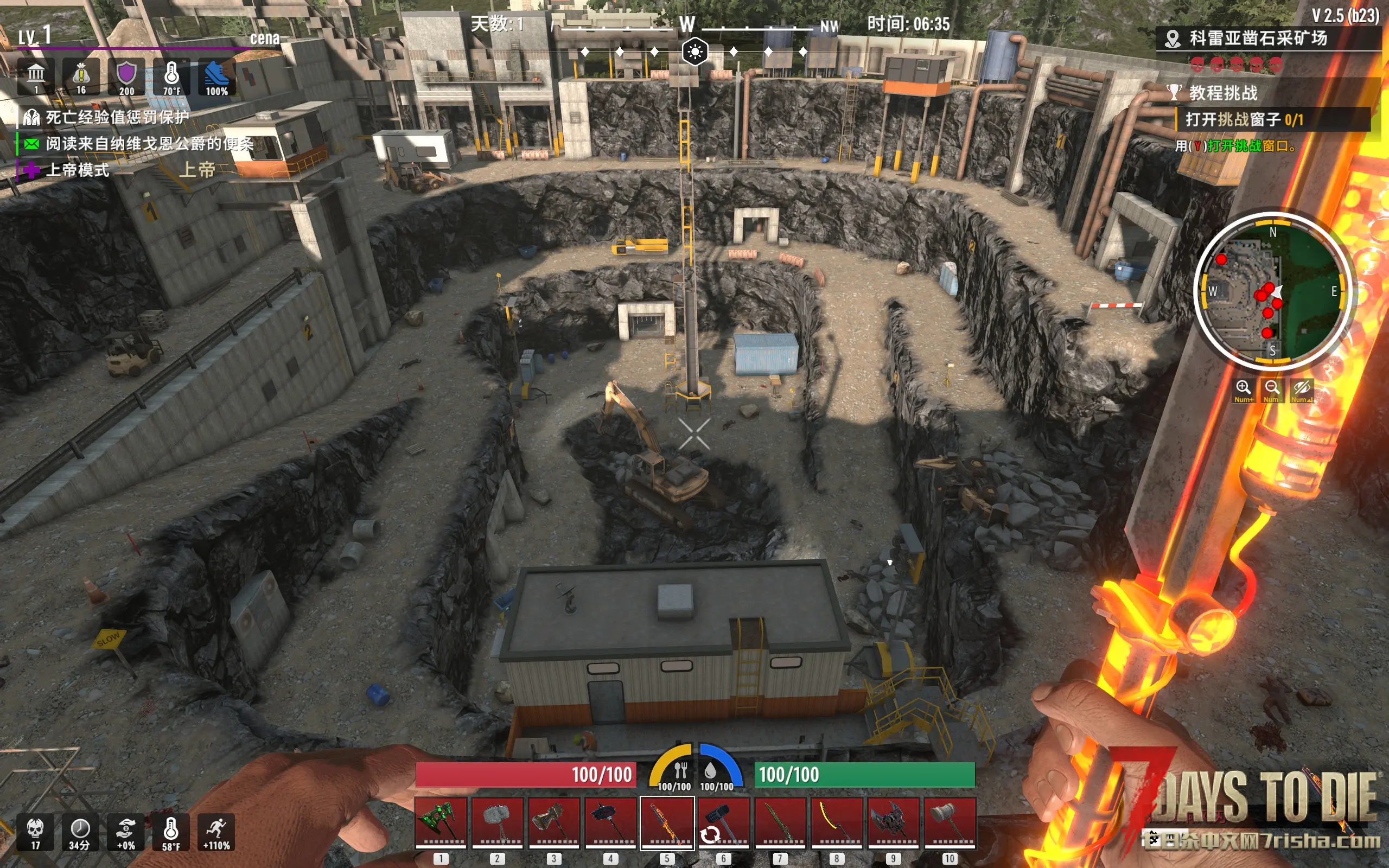Toggle minimap visibility with the crossed-eye button
The image size is (1389, 868).
coord(1301,390)
